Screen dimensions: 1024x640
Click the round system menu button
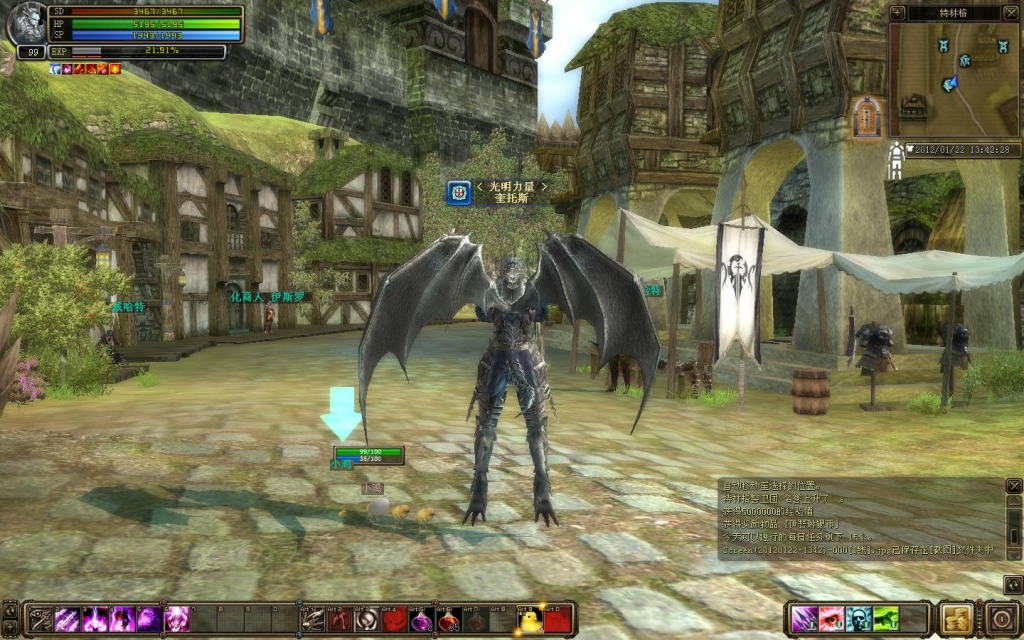point(1001,618)
